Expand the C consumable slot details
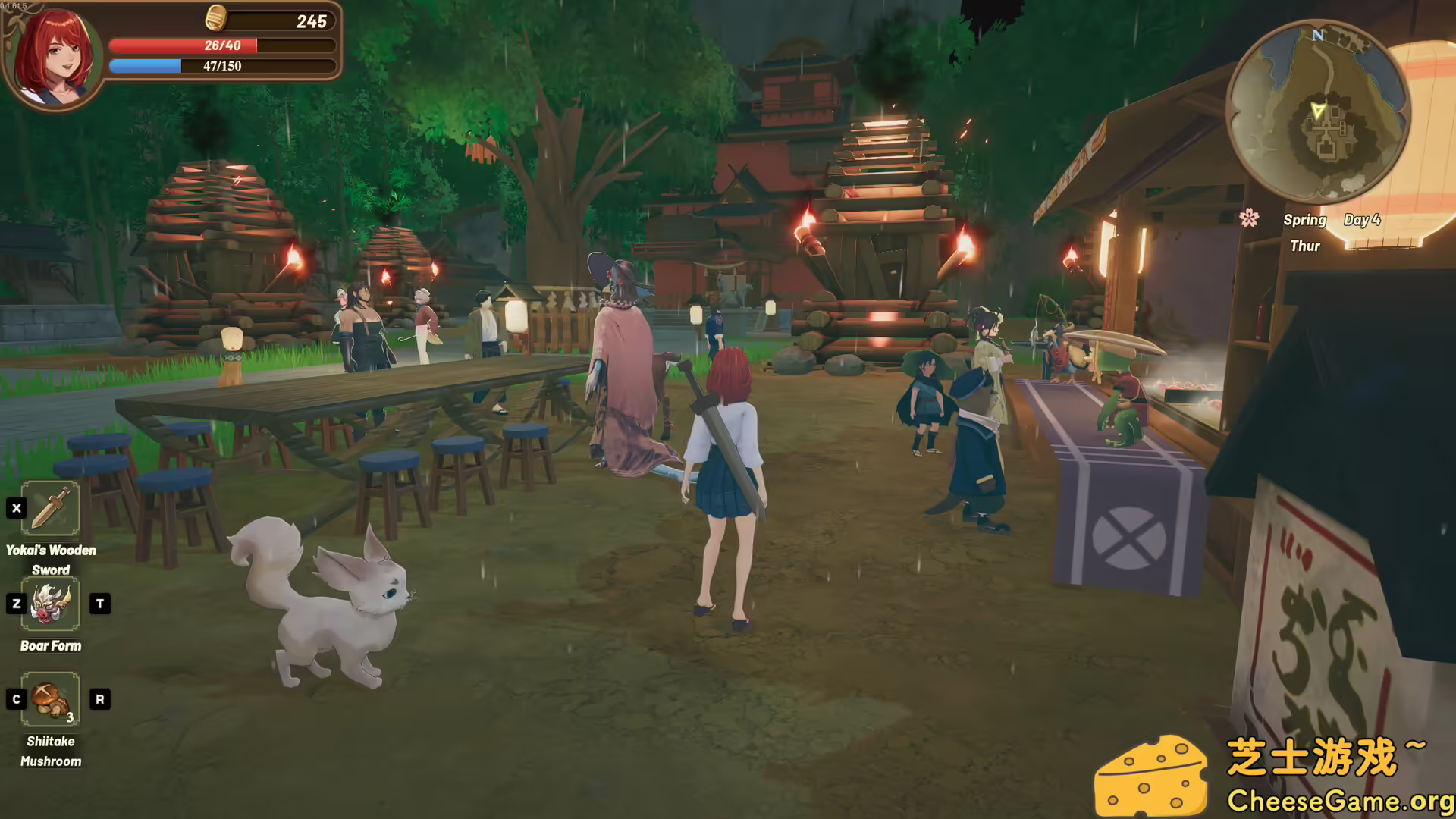The width and height of the screenshot is (1456, 819). coord(17,700)
